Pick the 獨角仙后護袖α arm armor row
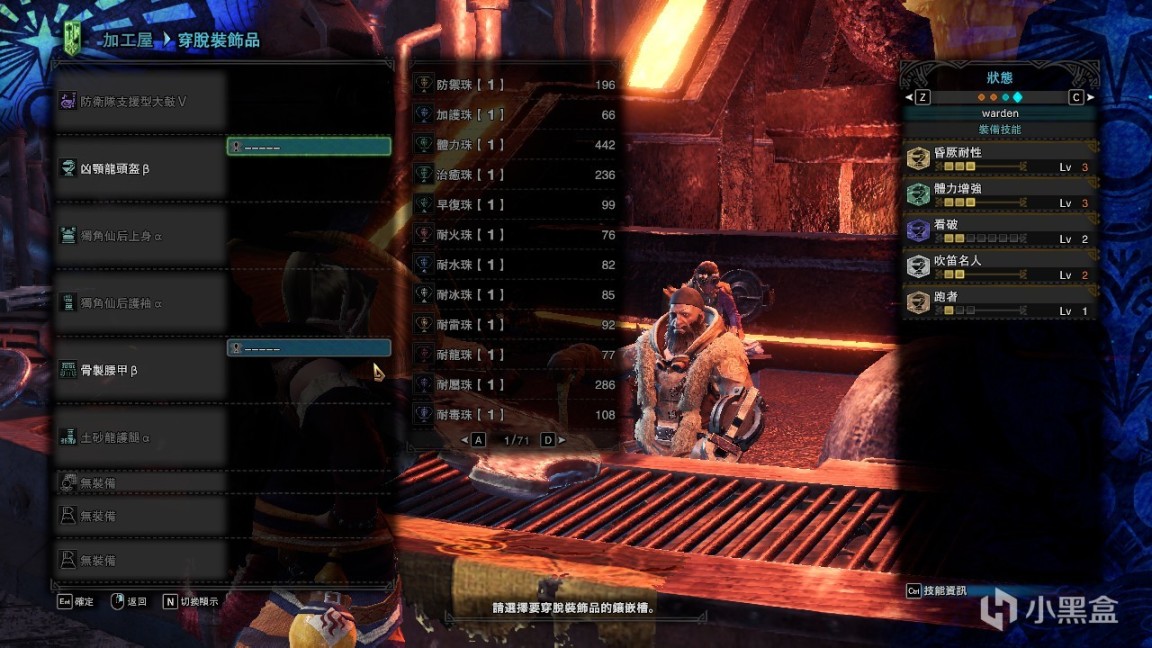 click(x=140, y=303)
